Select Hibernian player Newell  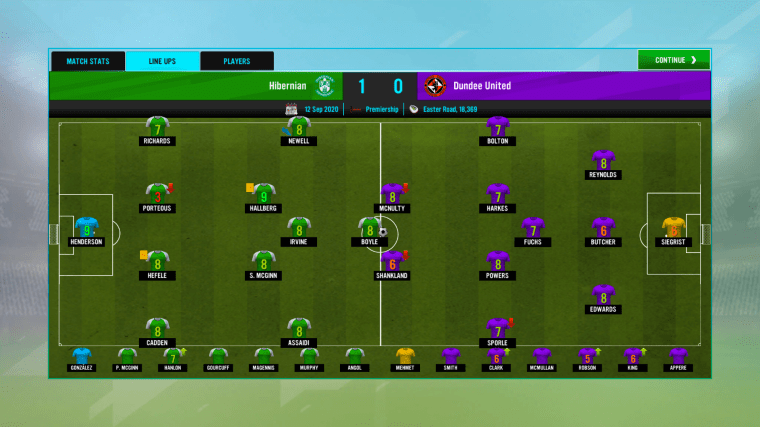(298, 128)
